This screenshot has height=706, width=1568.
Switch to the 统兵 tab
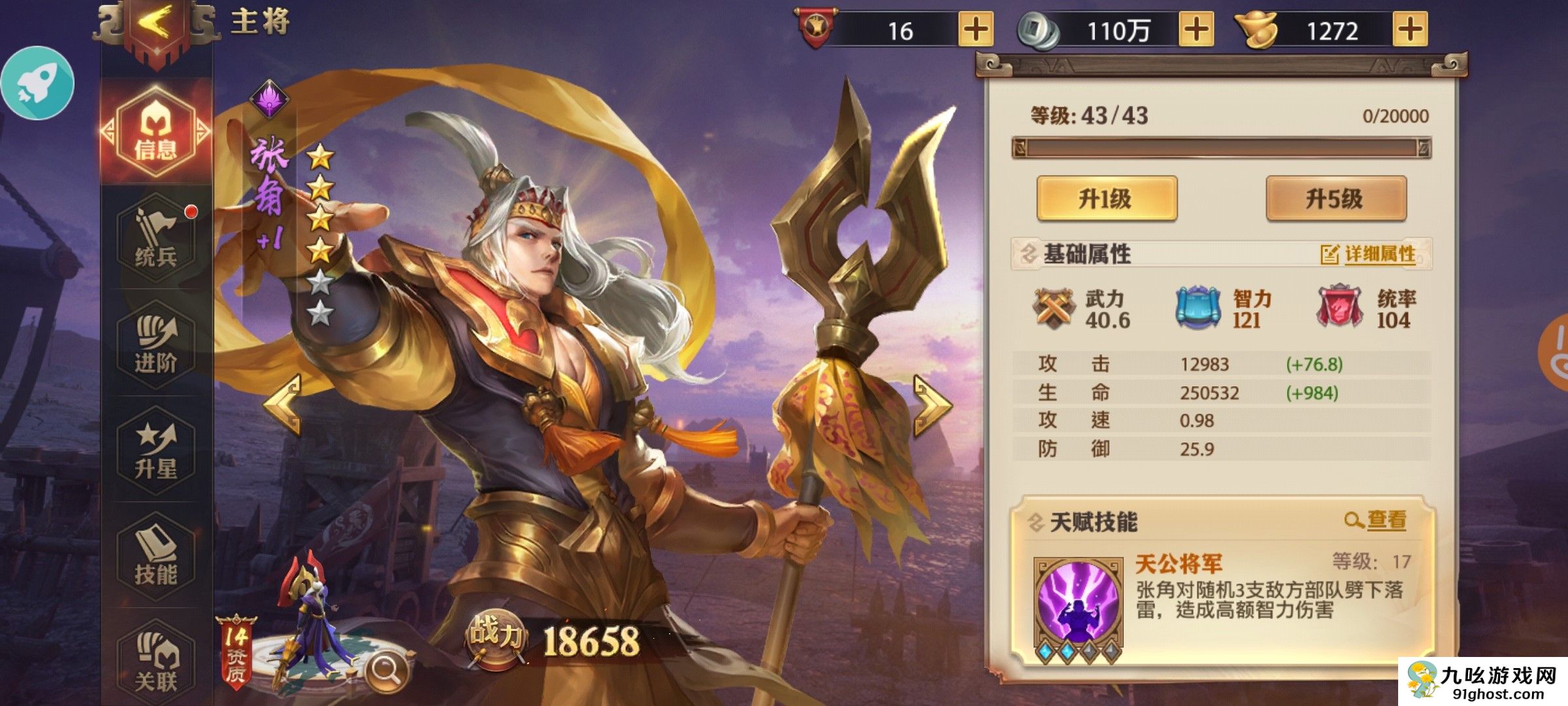(155, 239)
